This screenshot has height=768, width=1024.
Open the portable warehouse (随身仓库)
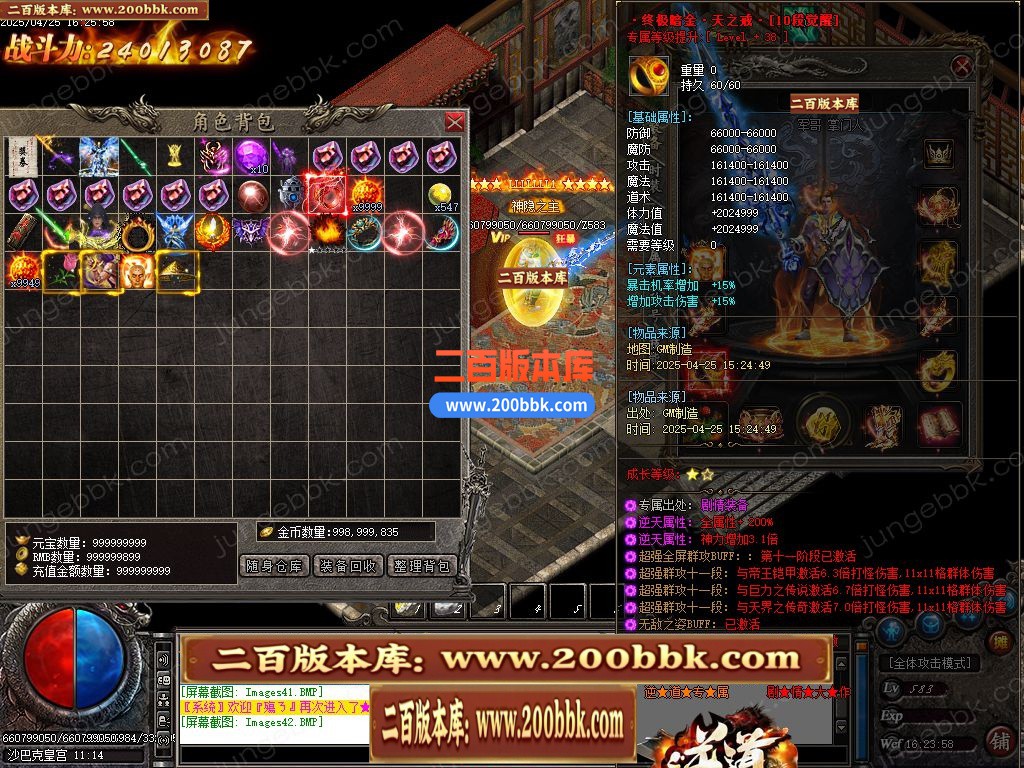click(x=275, y=566)
